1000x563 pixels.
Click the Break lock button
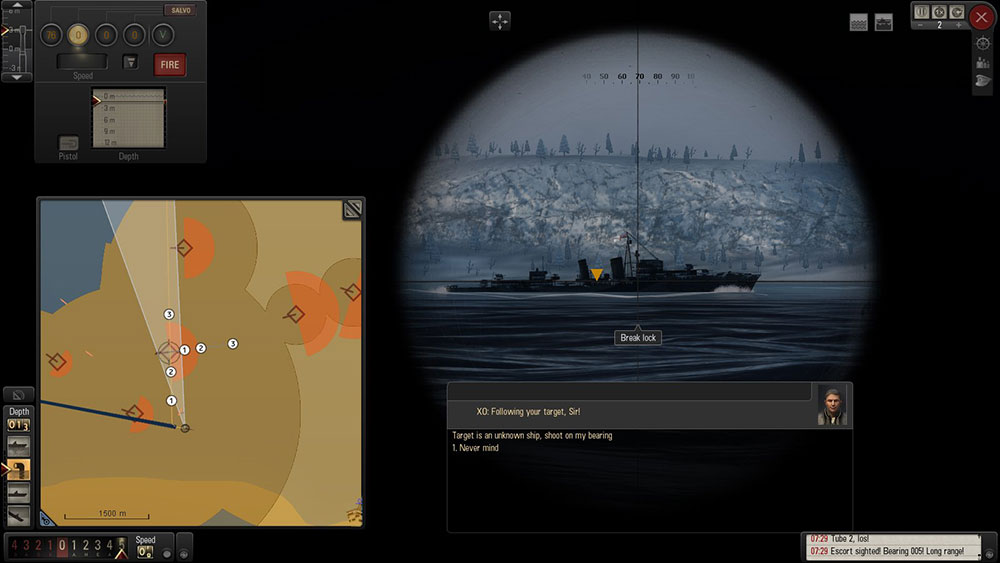pyautogui.click(x=639, y=338)
